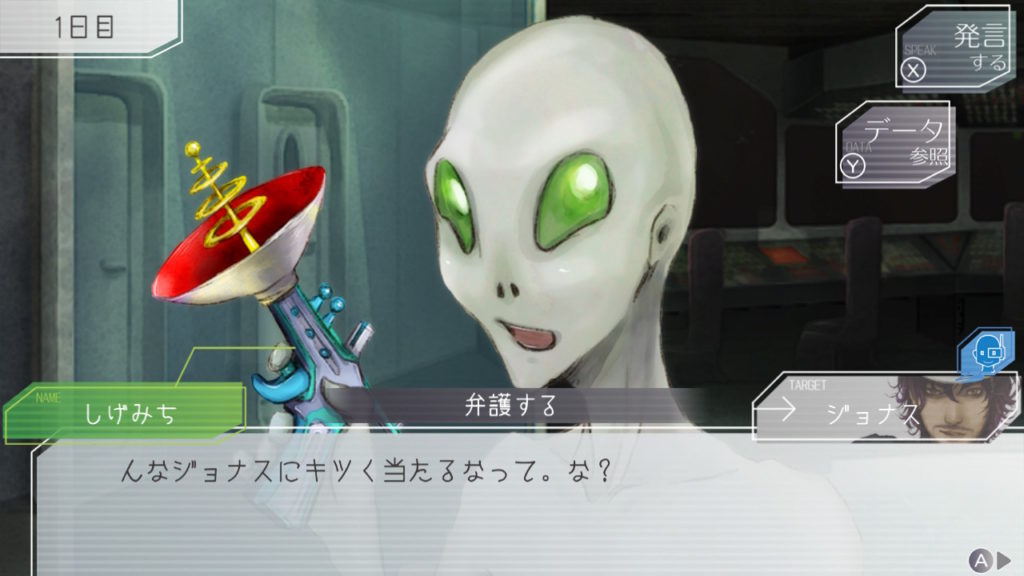Open the 発言する speak button
The width and height of the screenshot is (1024, 576).
point(953,49)
